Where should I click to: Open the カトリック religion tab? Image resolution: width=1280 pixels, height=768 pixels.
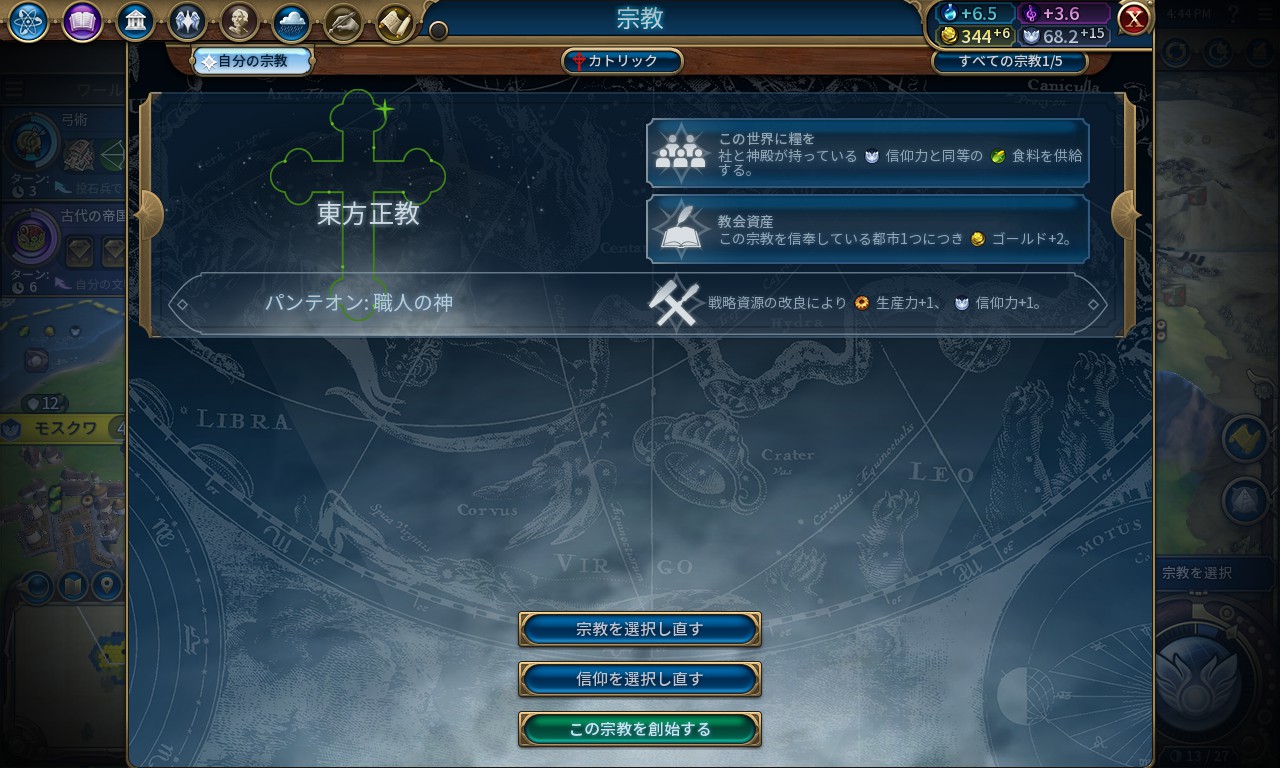[x=622, y=61]
